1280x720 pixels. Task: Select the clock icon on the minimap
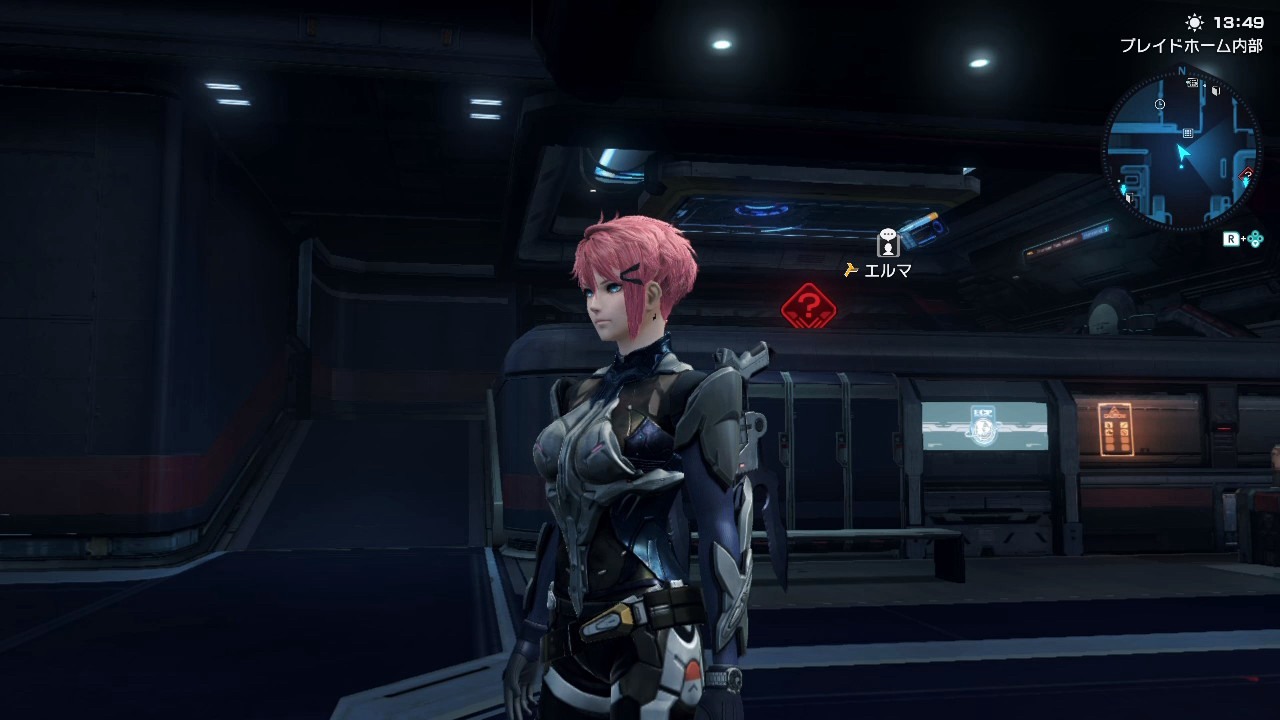click(1159, 104)
